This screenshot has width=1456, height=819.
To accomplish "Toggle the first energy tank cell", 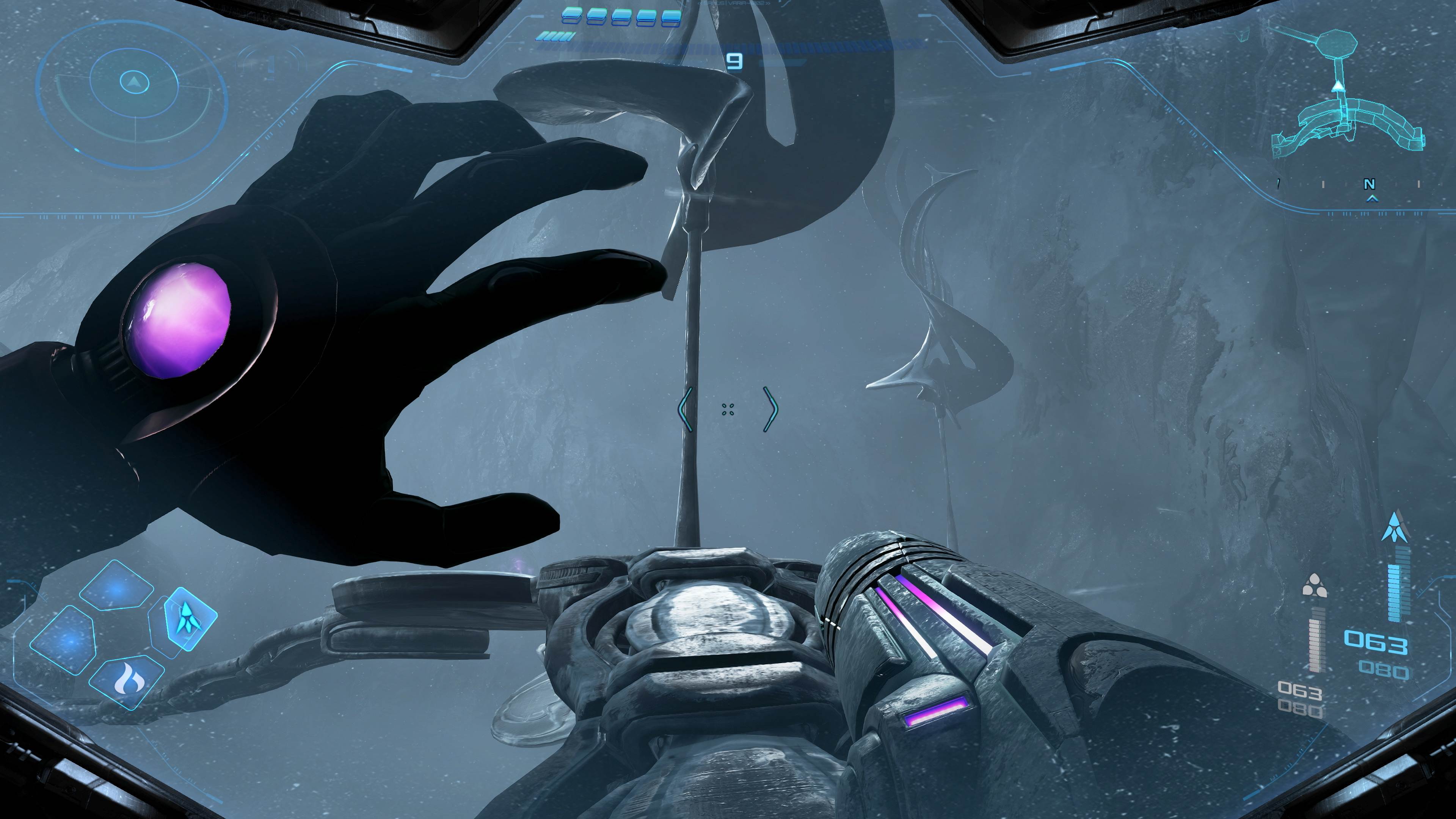I will tap(573, 16).
